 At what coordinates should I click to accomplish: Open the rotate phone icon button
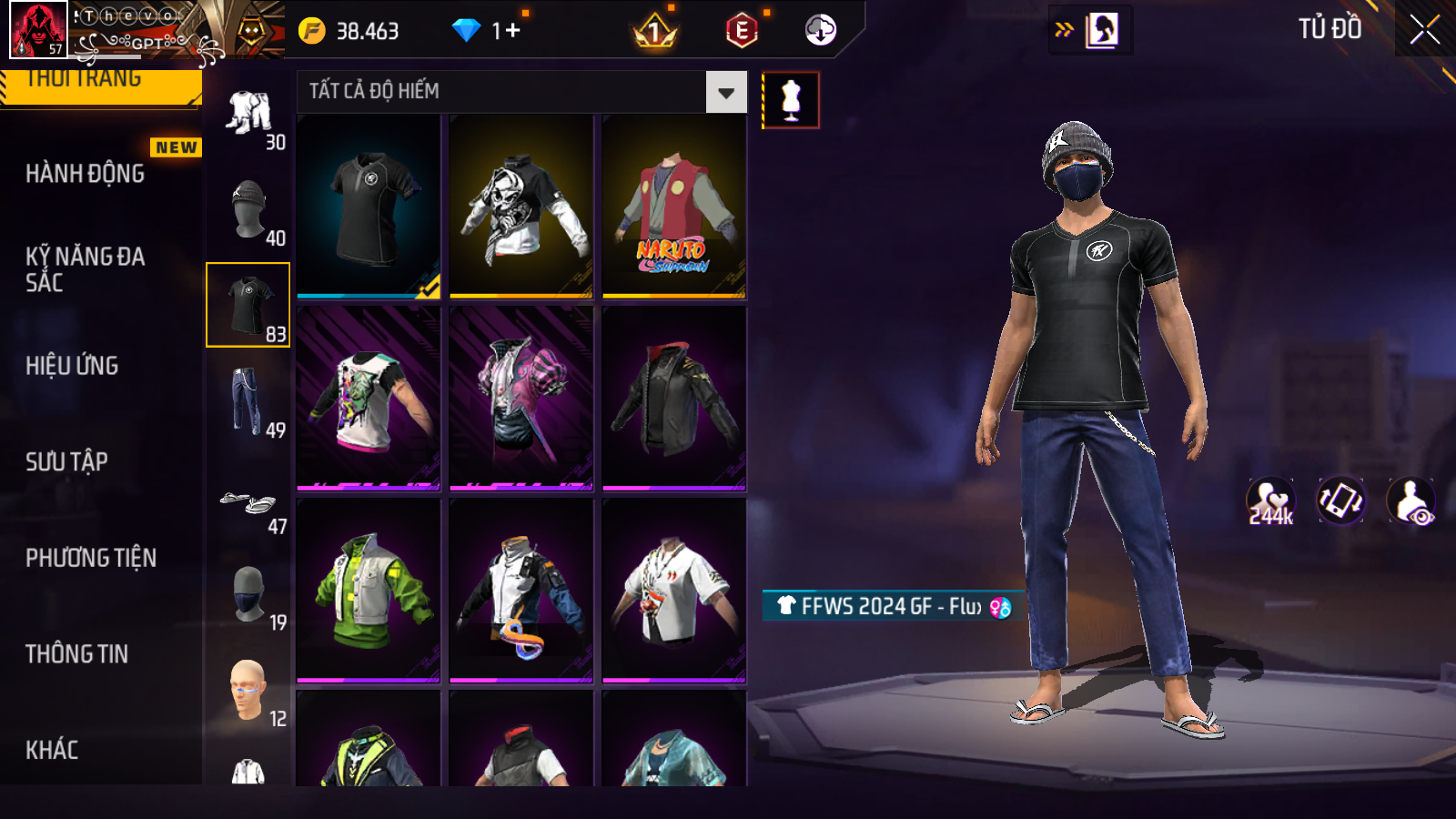coord(1341,501)
